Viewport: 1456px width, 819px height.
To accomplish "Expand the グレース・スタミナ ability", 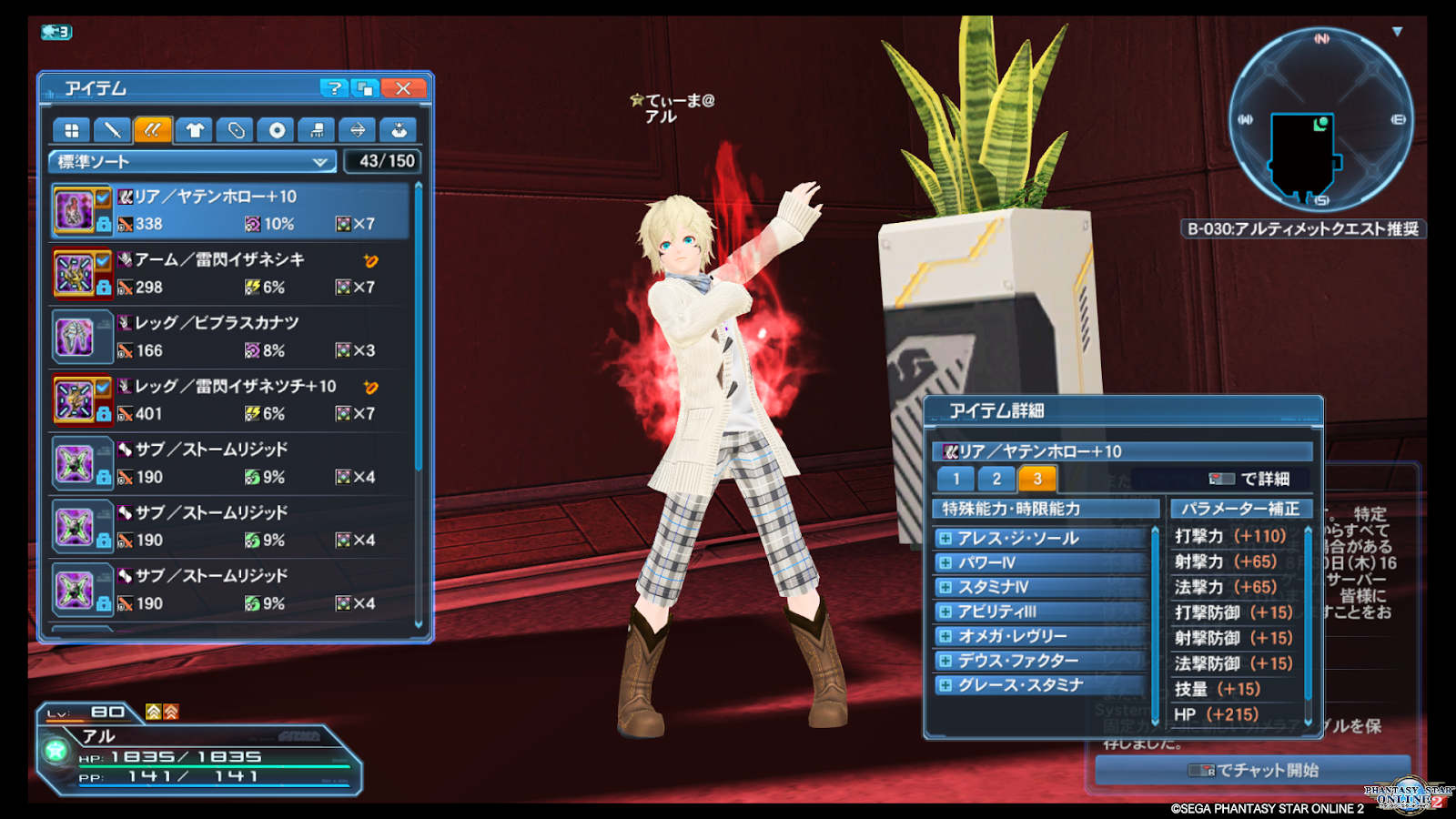I will [946, 685].
